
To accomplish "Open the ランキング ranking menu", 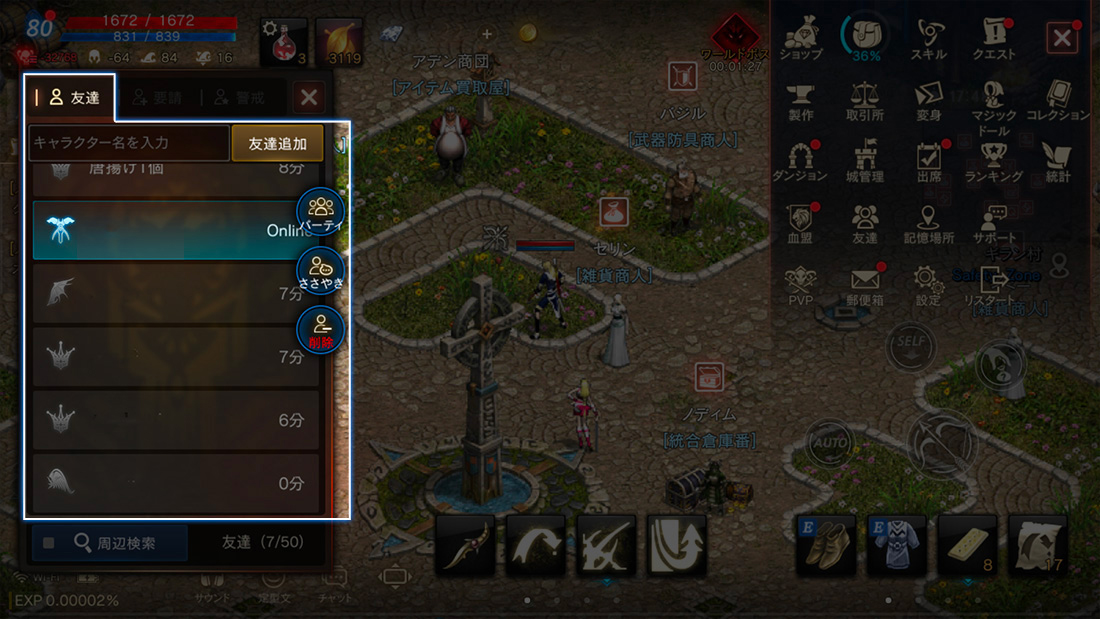I will [x=993, y=161].
